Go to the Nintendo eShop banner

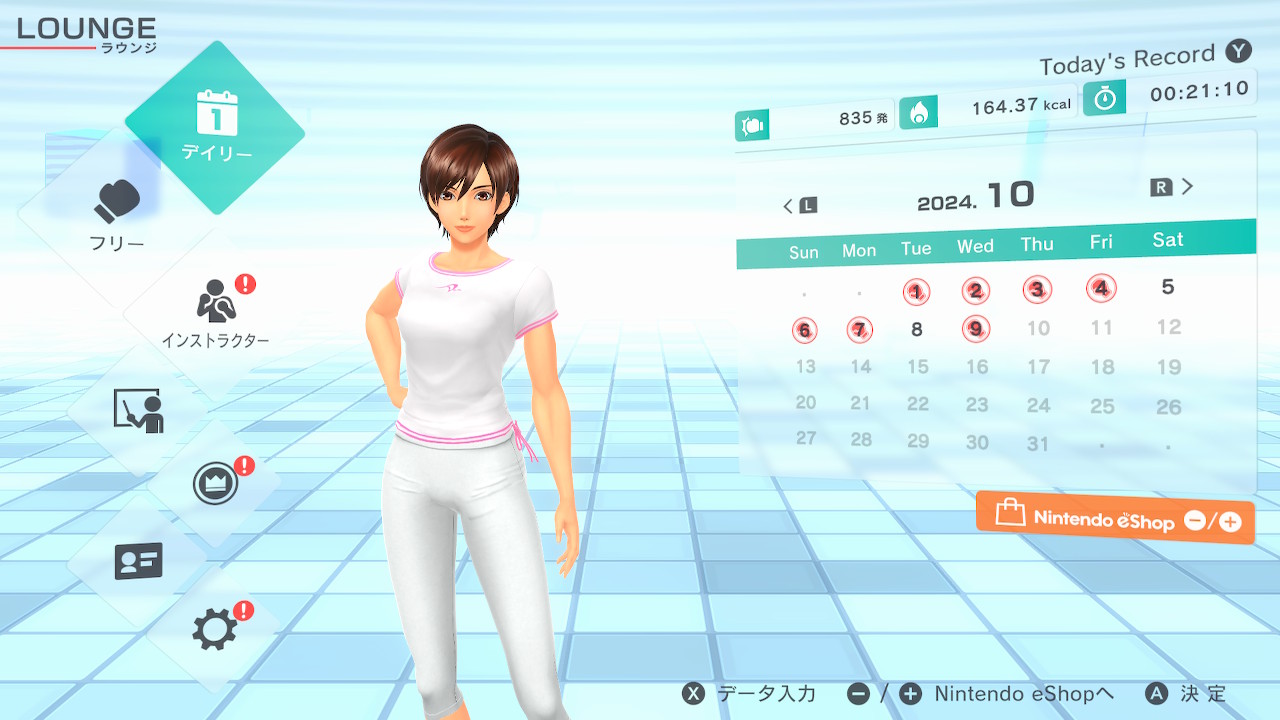coord(1115,519)
